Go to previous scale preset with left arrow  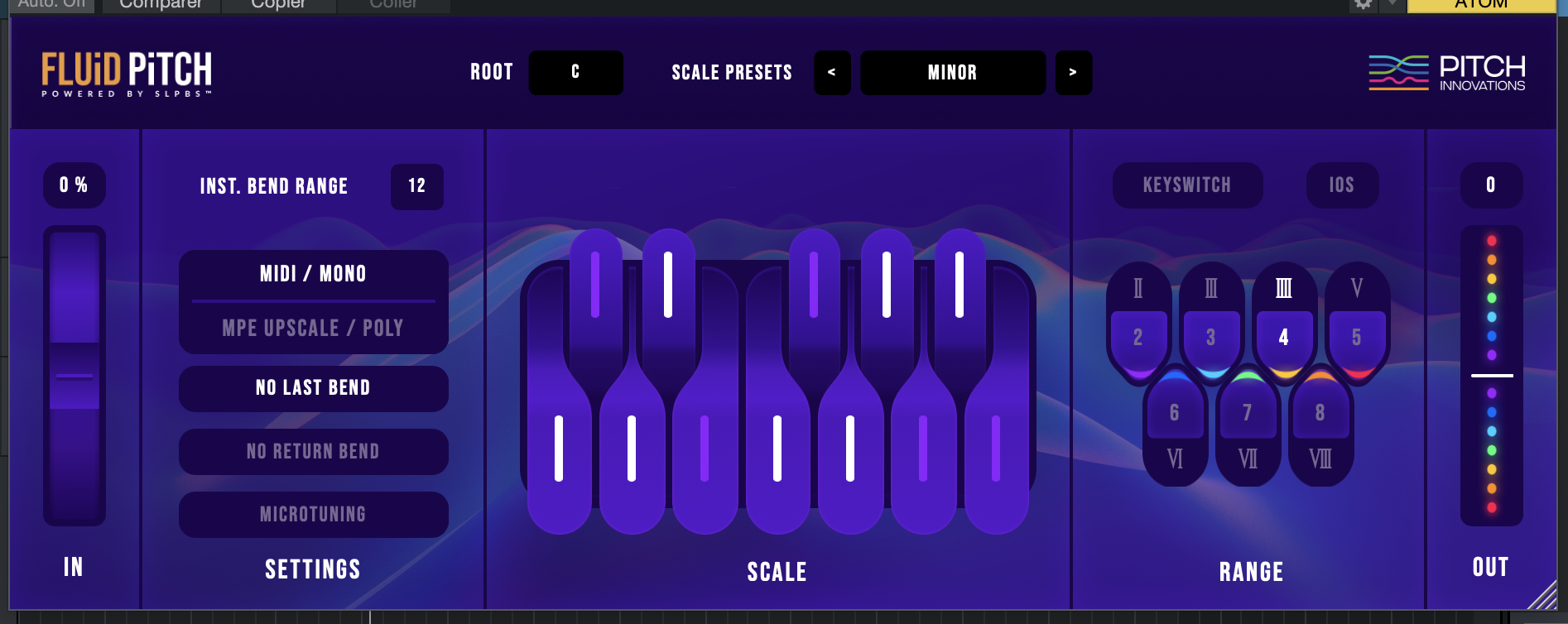pyautogui.click(x=832, y=73)
